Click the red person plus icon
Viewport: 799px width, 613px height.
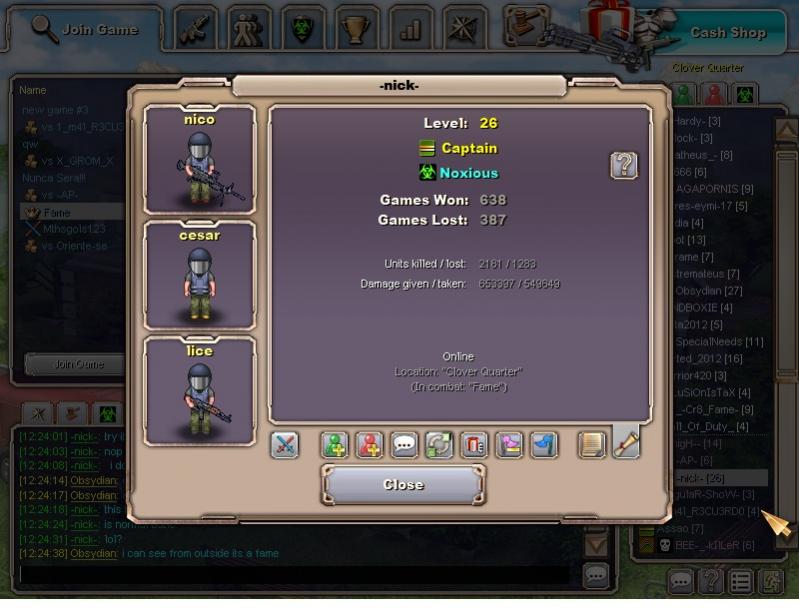[x=370, y=445]
